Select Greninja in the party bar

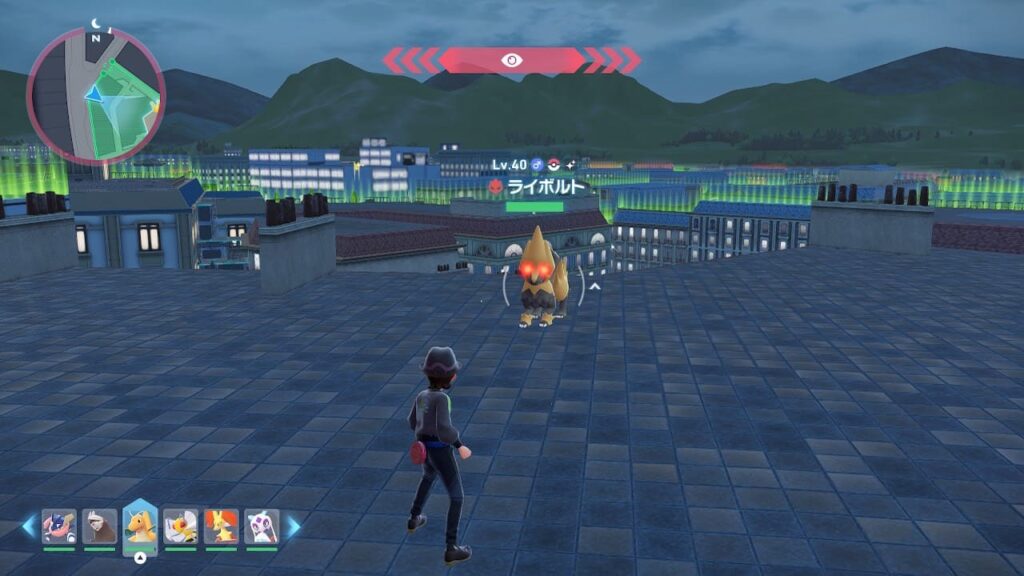pos(59,526)
